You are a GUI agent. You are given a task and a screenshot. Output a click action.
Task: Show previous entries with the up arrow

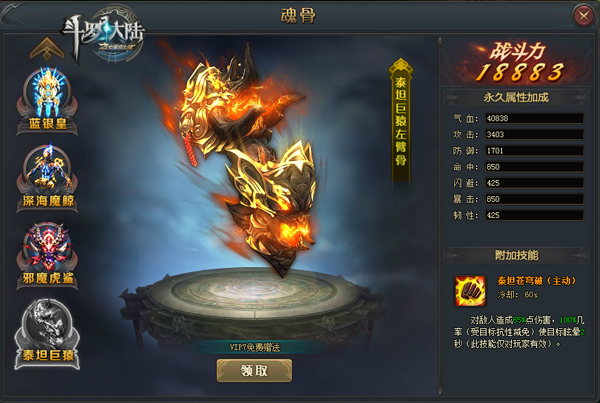(x=42, y=47)
